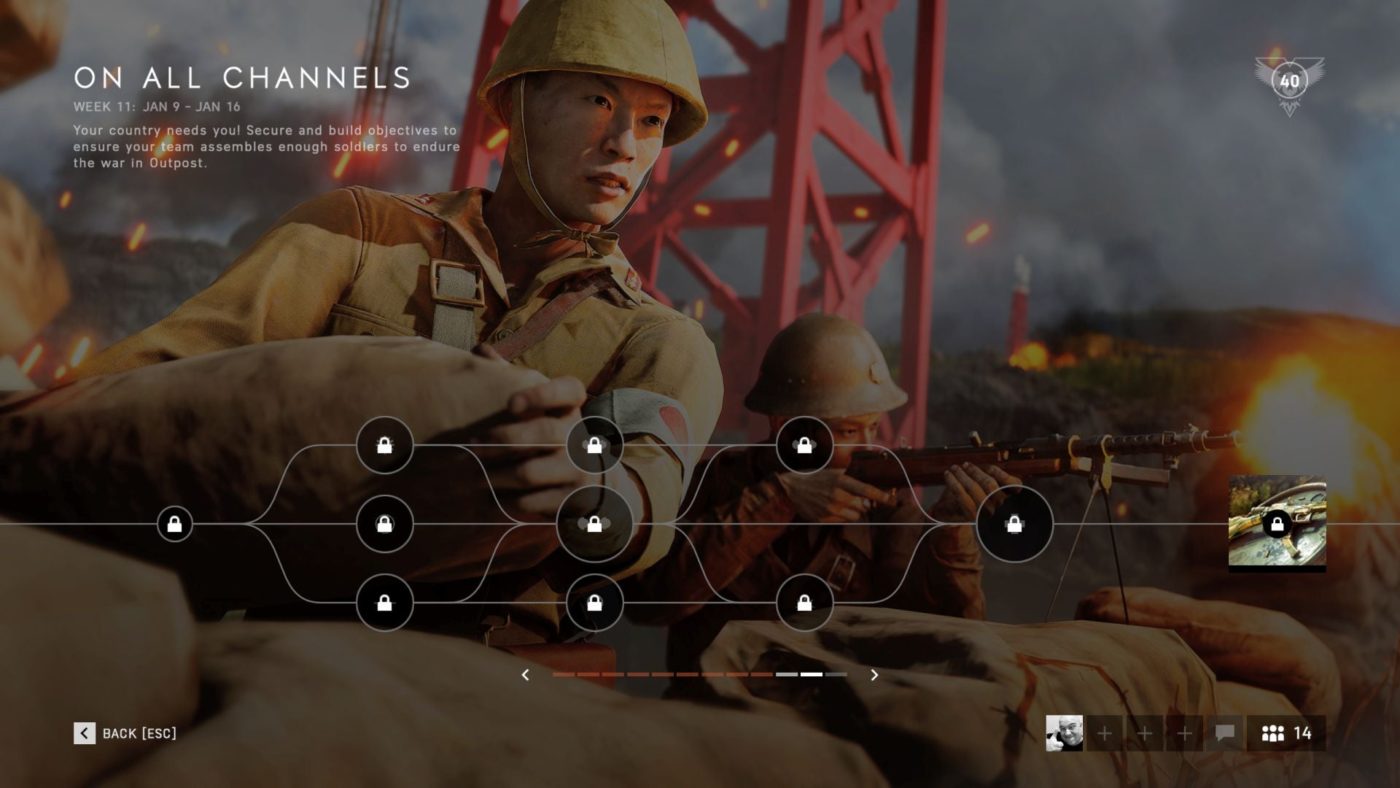The image size is (1400, 788).
Task: Select the first locked challenge node
Action: coord(175,523)
